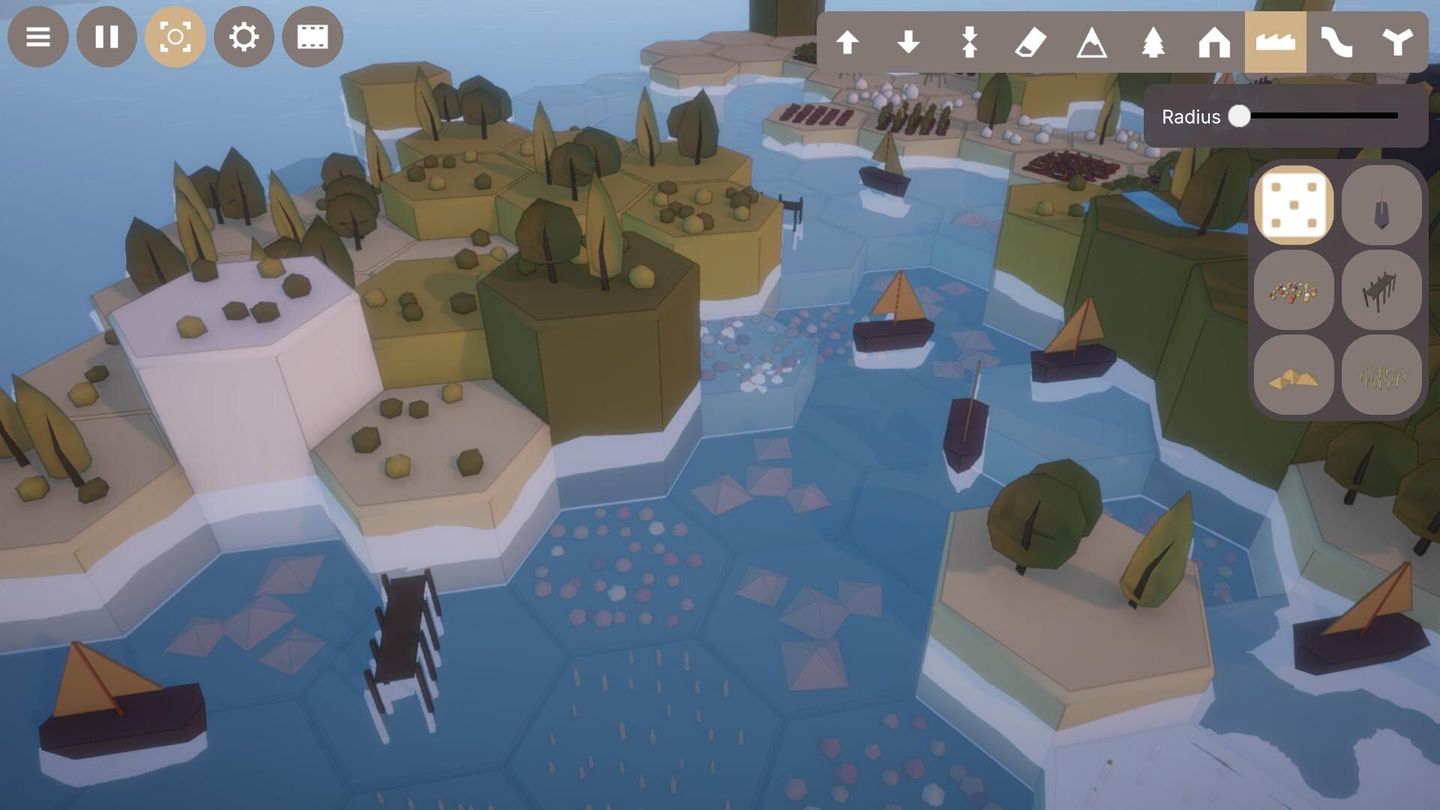This screenshot has height=810, width=1440.
Task: Enable the raft placement option
Action: [x=1294, y=374]
